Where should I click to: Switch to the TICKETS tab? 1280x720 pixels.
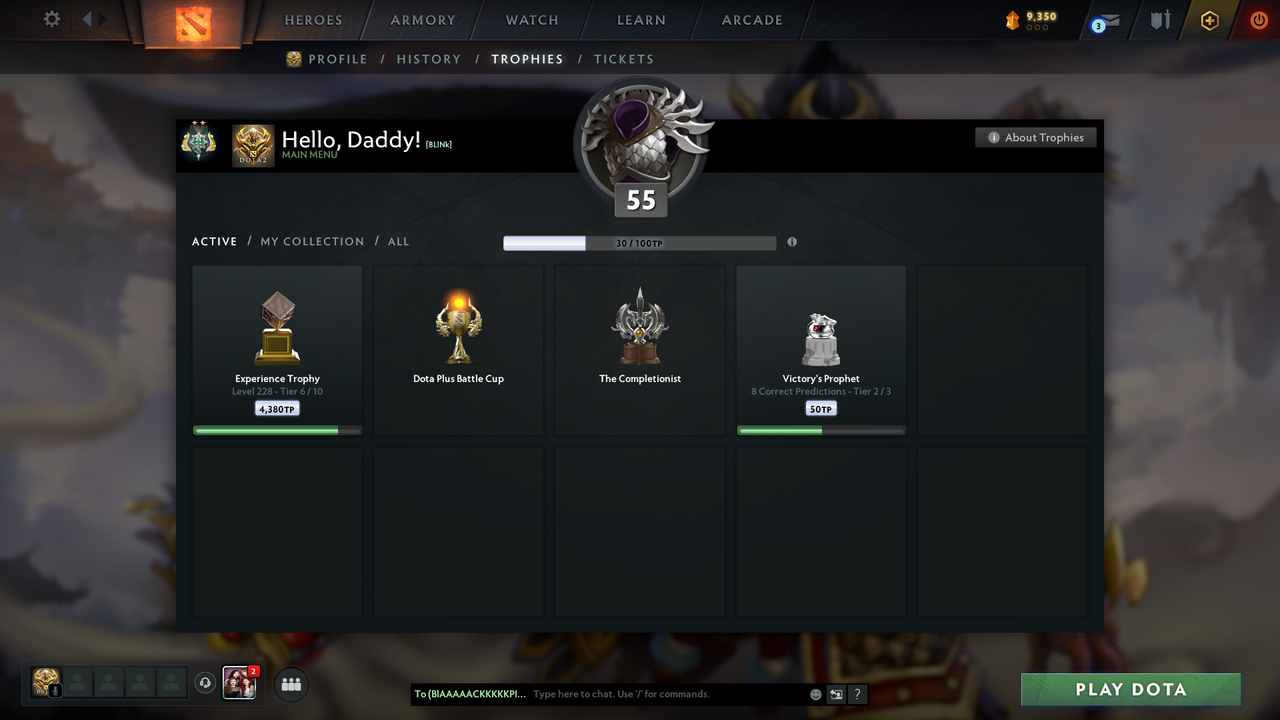(624, 59)
